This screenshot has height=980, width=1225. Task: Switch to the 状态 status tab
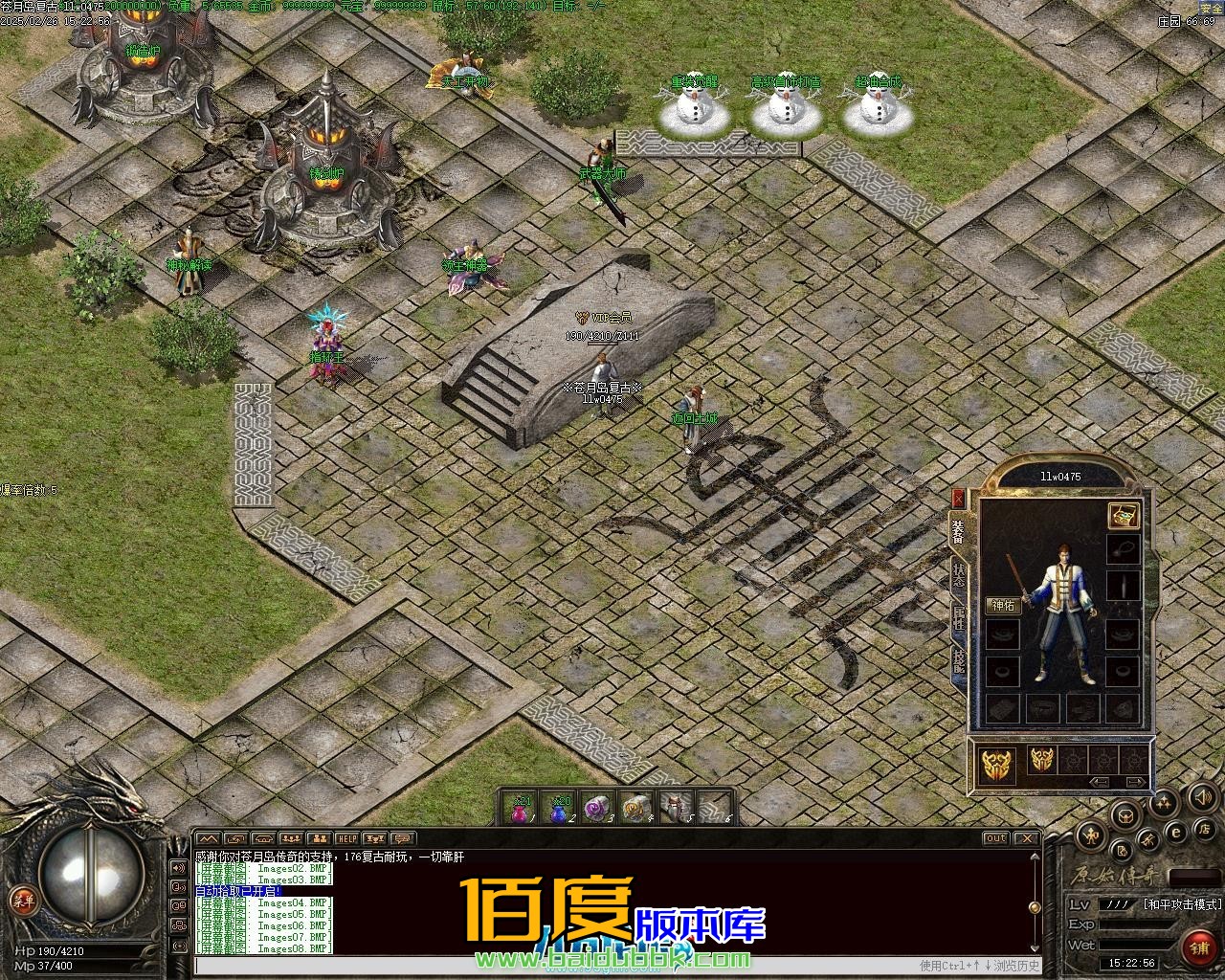pyautogui.click(x=959, y=574)
